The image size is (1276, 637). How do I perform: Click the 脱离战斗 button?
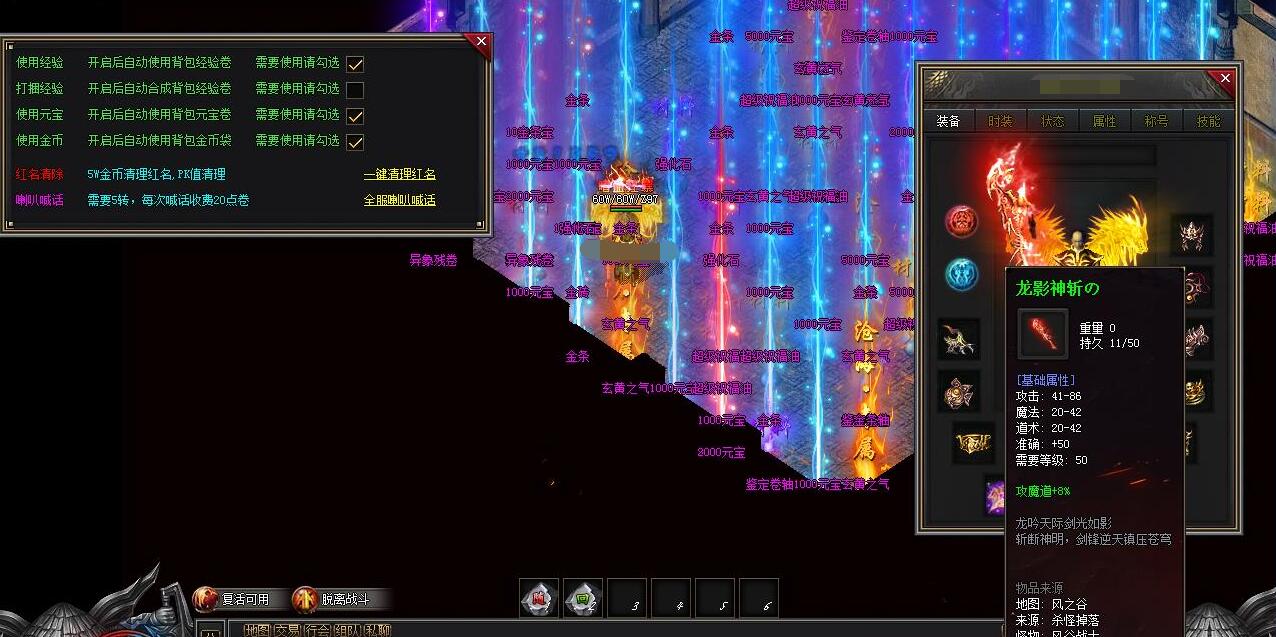[x=332, y=599]
